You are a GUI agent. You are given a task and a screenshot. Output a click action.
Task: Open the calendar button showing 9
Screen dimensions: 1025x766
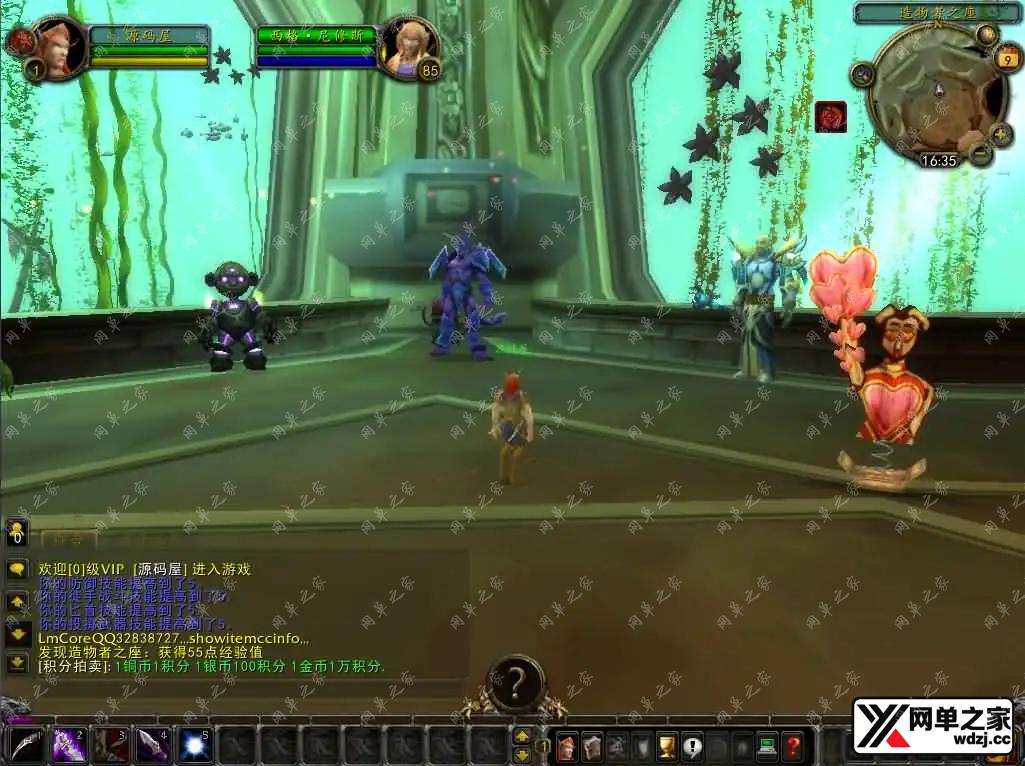point(1006,60)
